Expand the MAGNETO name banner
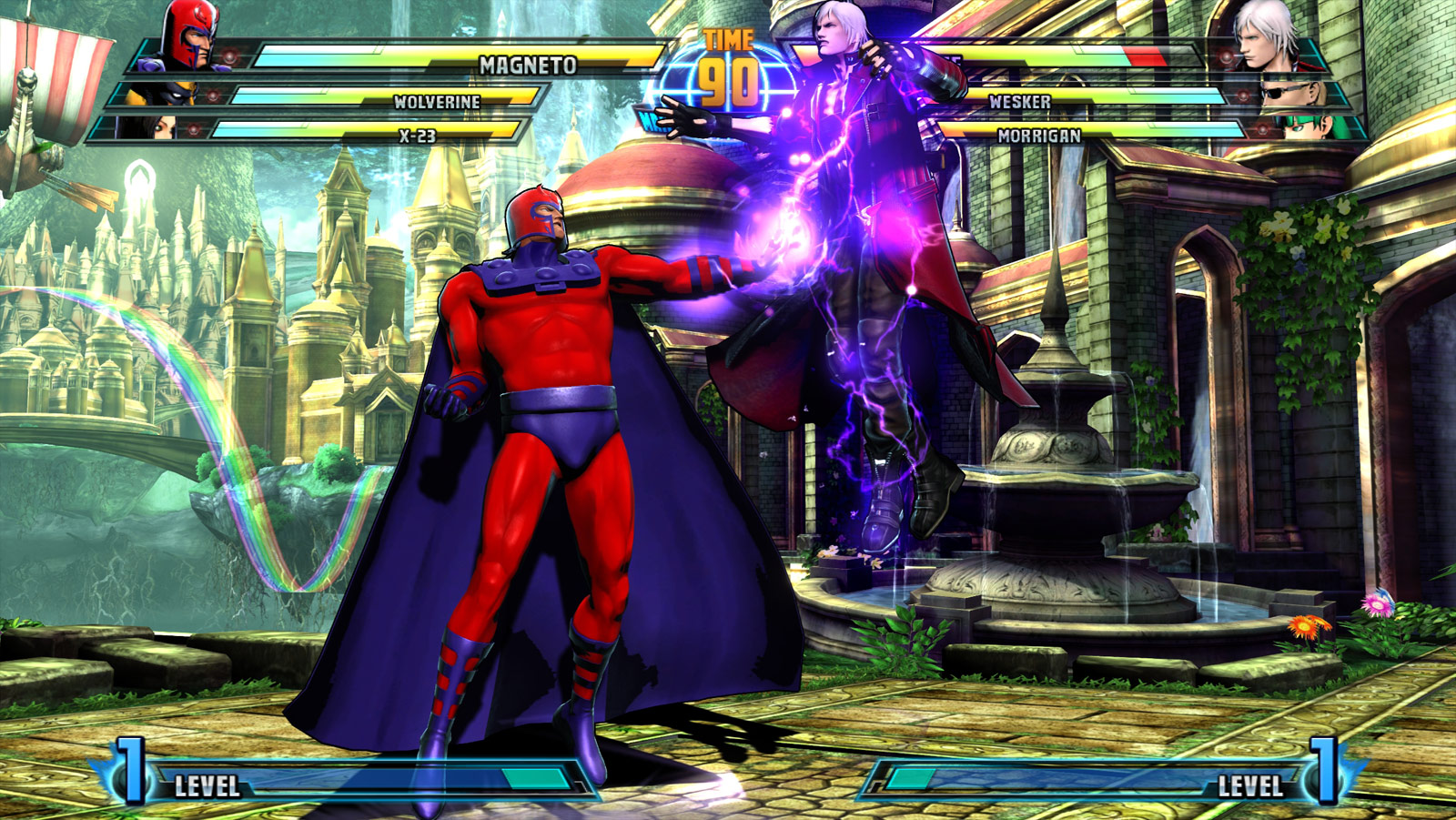This screenshot has height=820, width=1456. coord(526,62)
